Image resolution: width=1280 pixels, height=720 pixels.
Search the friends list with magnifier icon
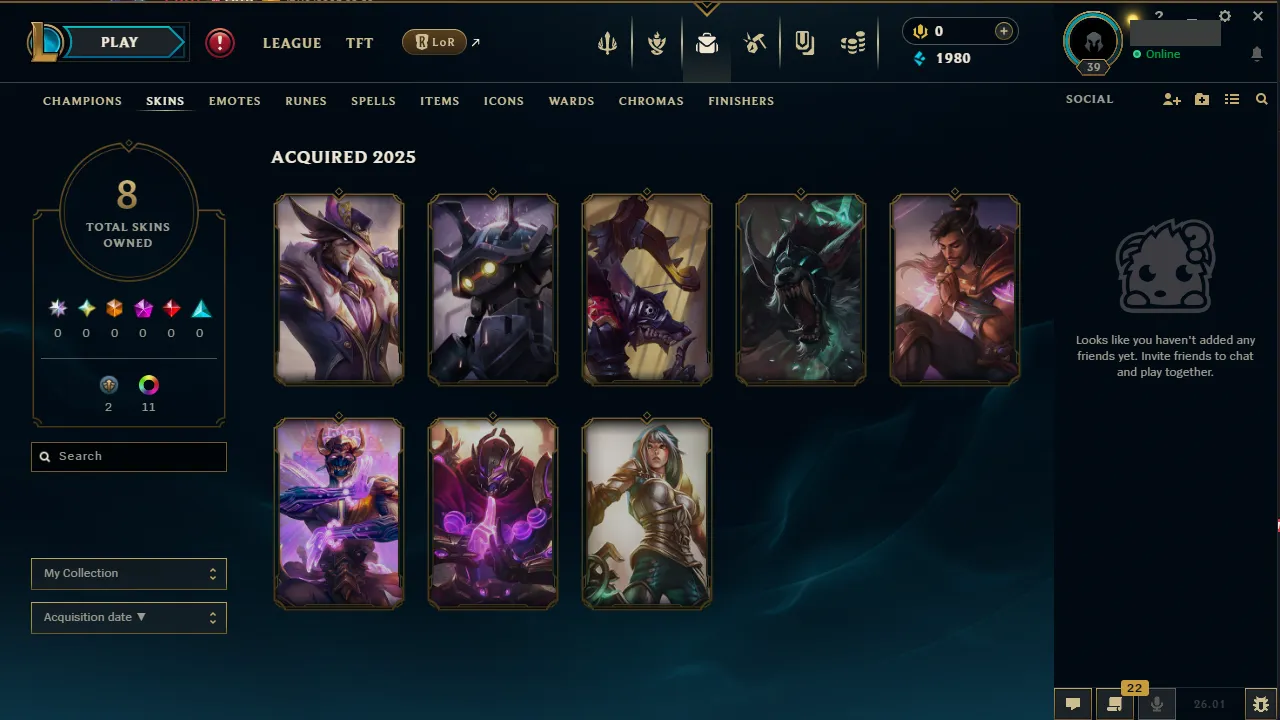coord(1261,99)
